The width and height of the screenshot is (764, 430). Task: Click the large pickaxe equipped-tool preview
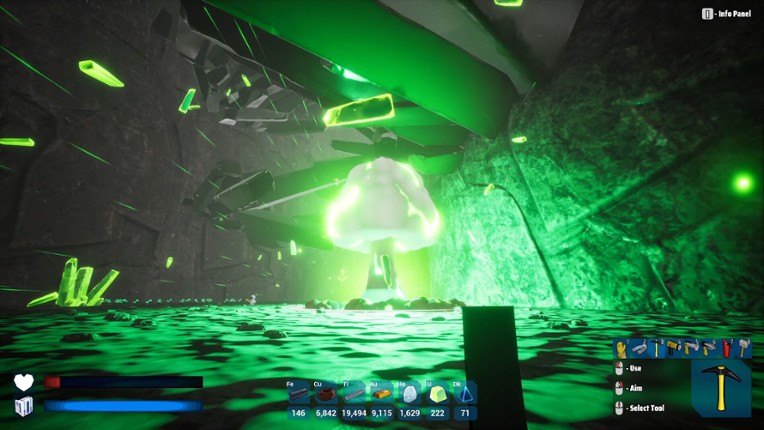721,388
